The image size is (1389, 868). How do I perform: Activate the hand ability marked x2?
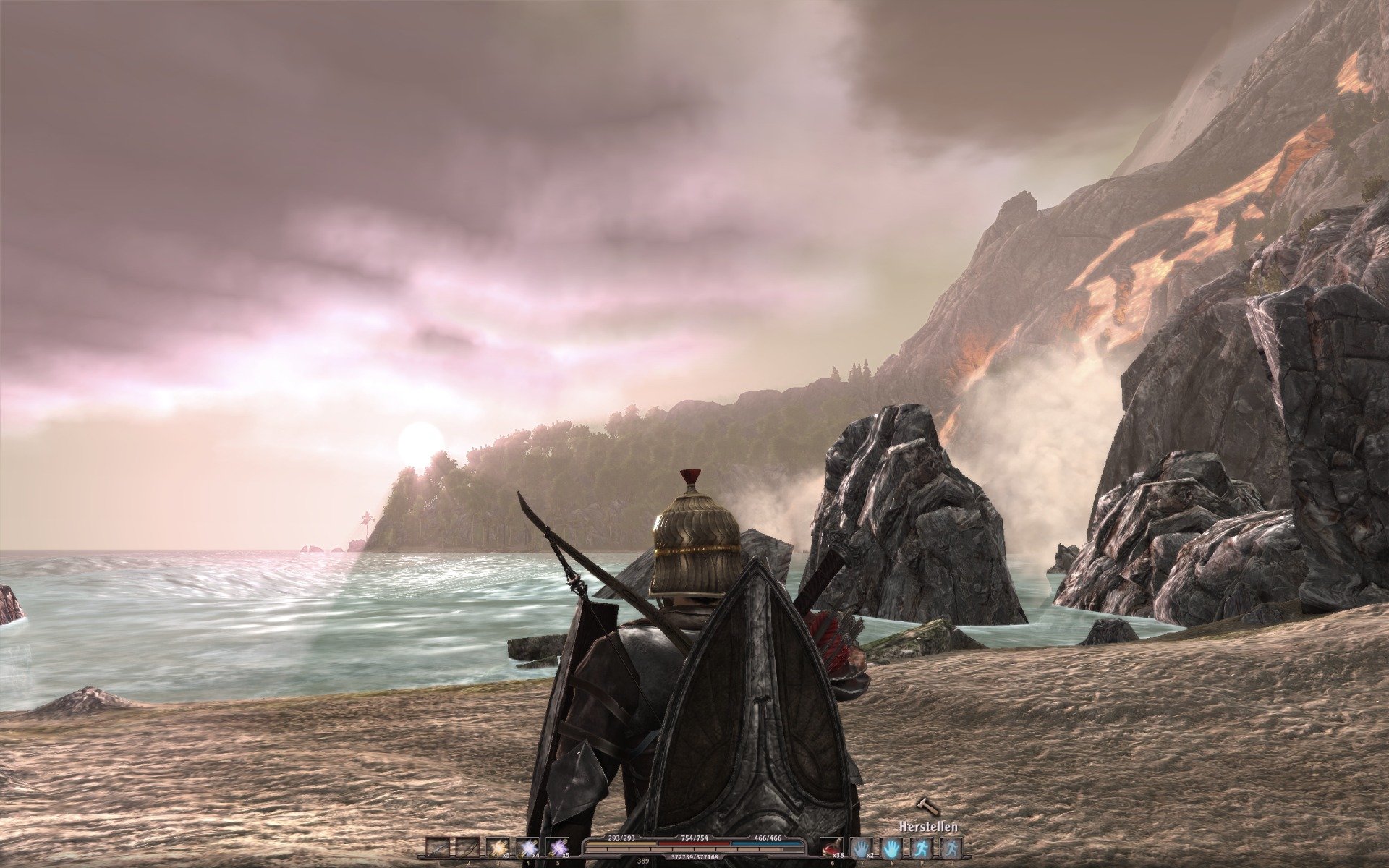[x=861, y=848]
